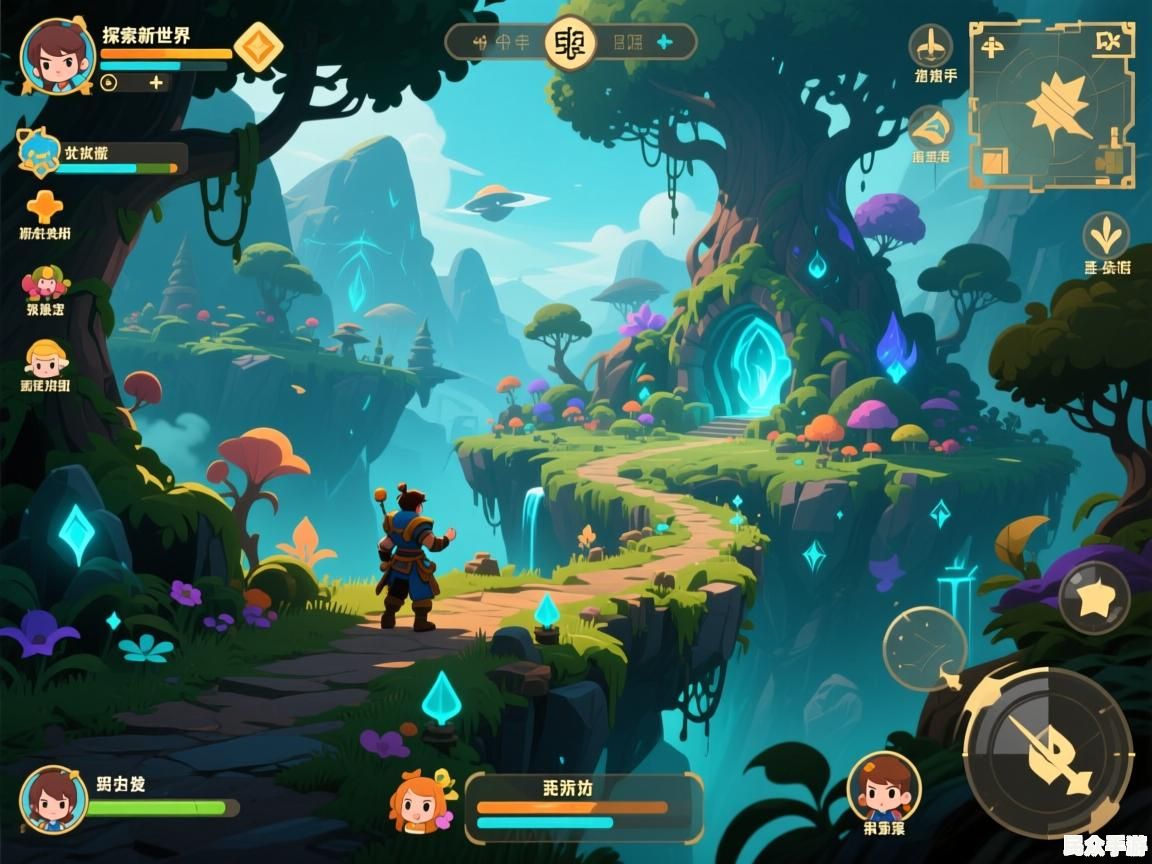This screenshot has width=1152, height=864.
Task: Tap the golden leaf icon button
Action: click(x=1106, y=236)
